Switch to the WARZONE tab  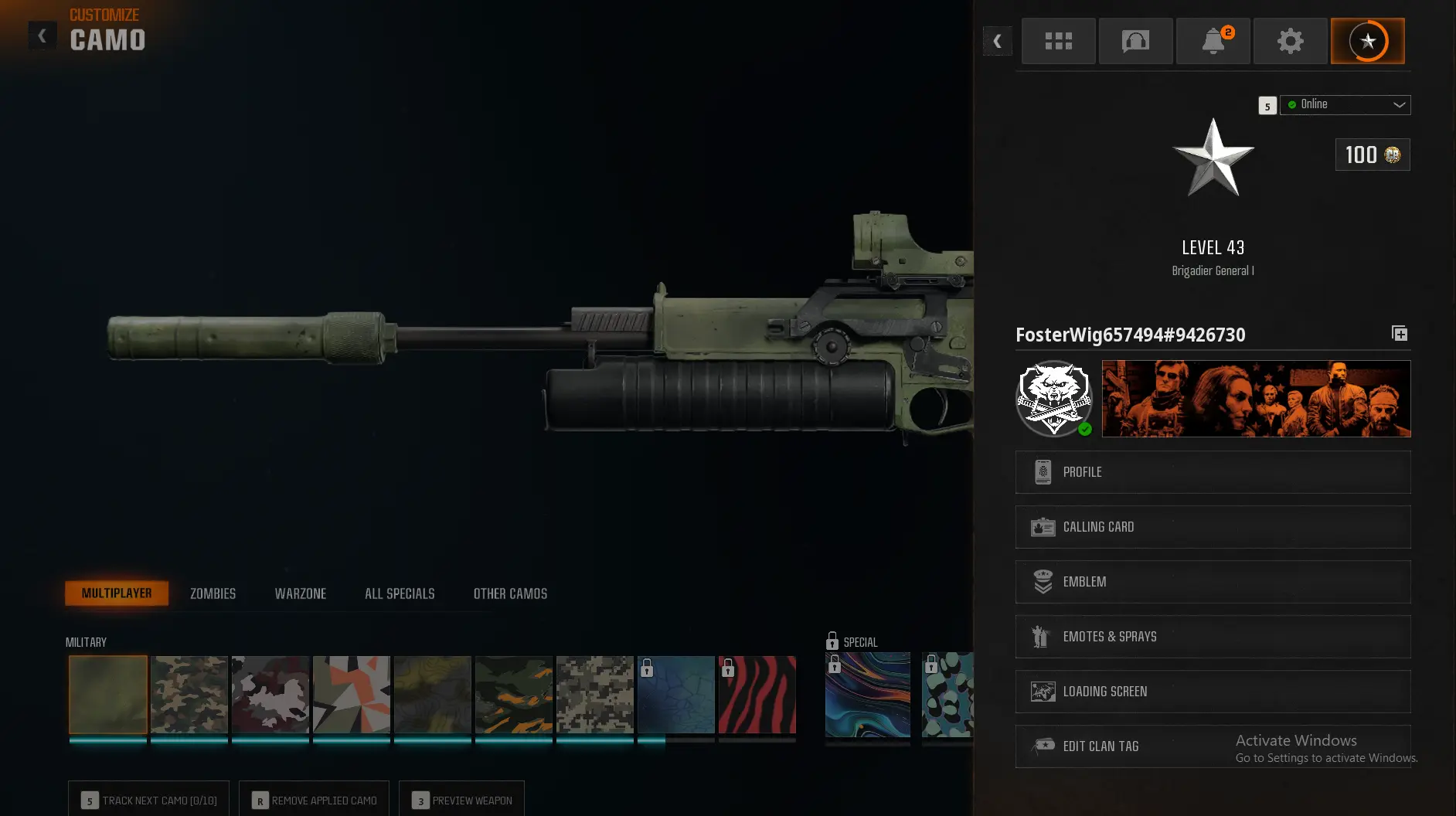coord(301,593)
